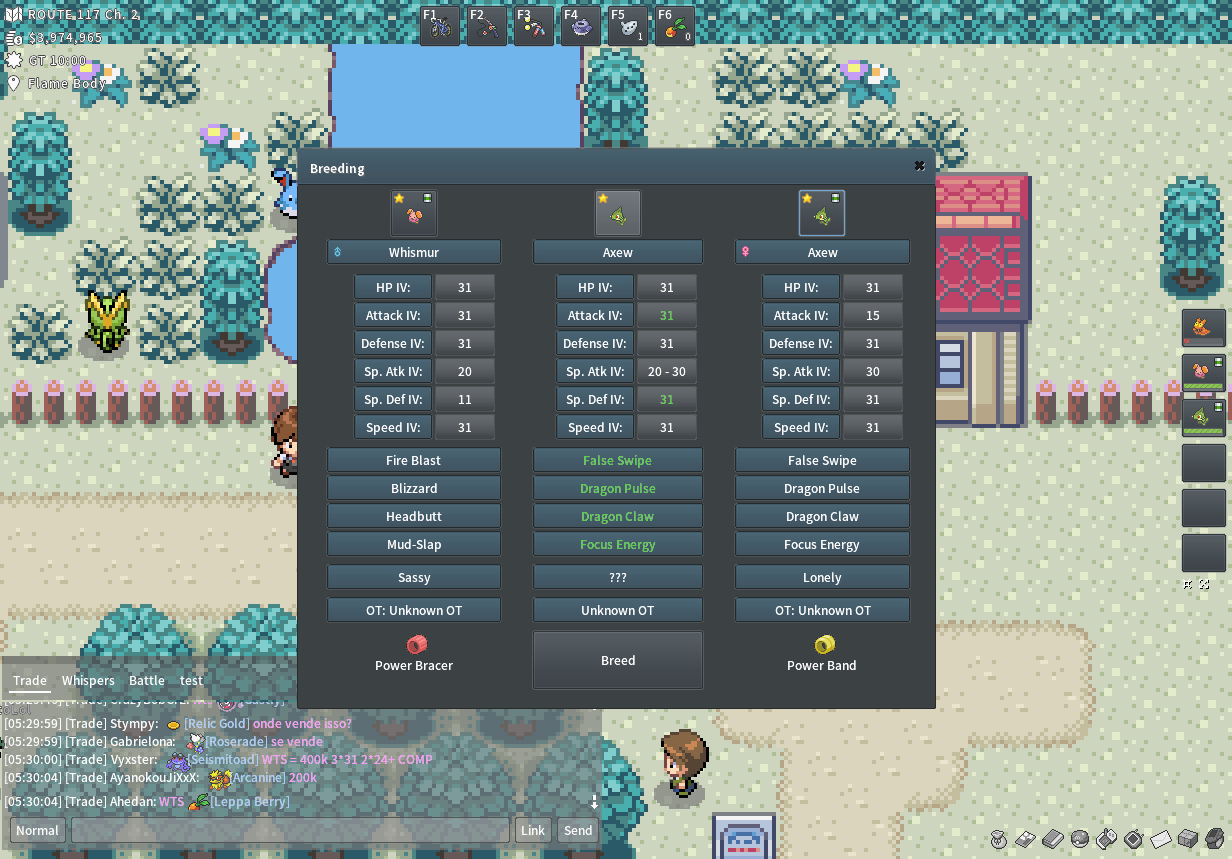Select the Whimsur parent portrait slot
This screenshot has width=1232, height=859.
click(414, 213)
